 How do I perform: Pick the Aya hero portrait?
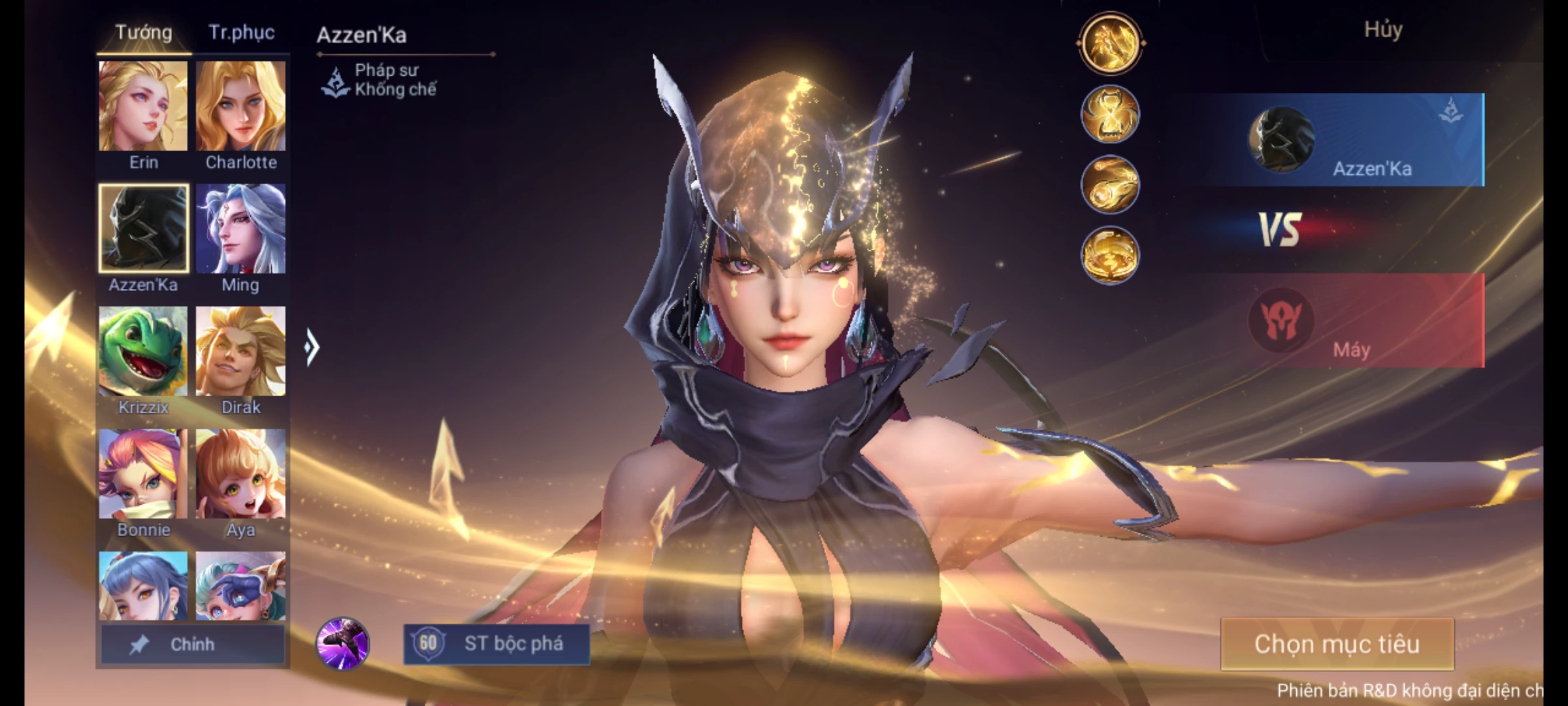(240, 474)
